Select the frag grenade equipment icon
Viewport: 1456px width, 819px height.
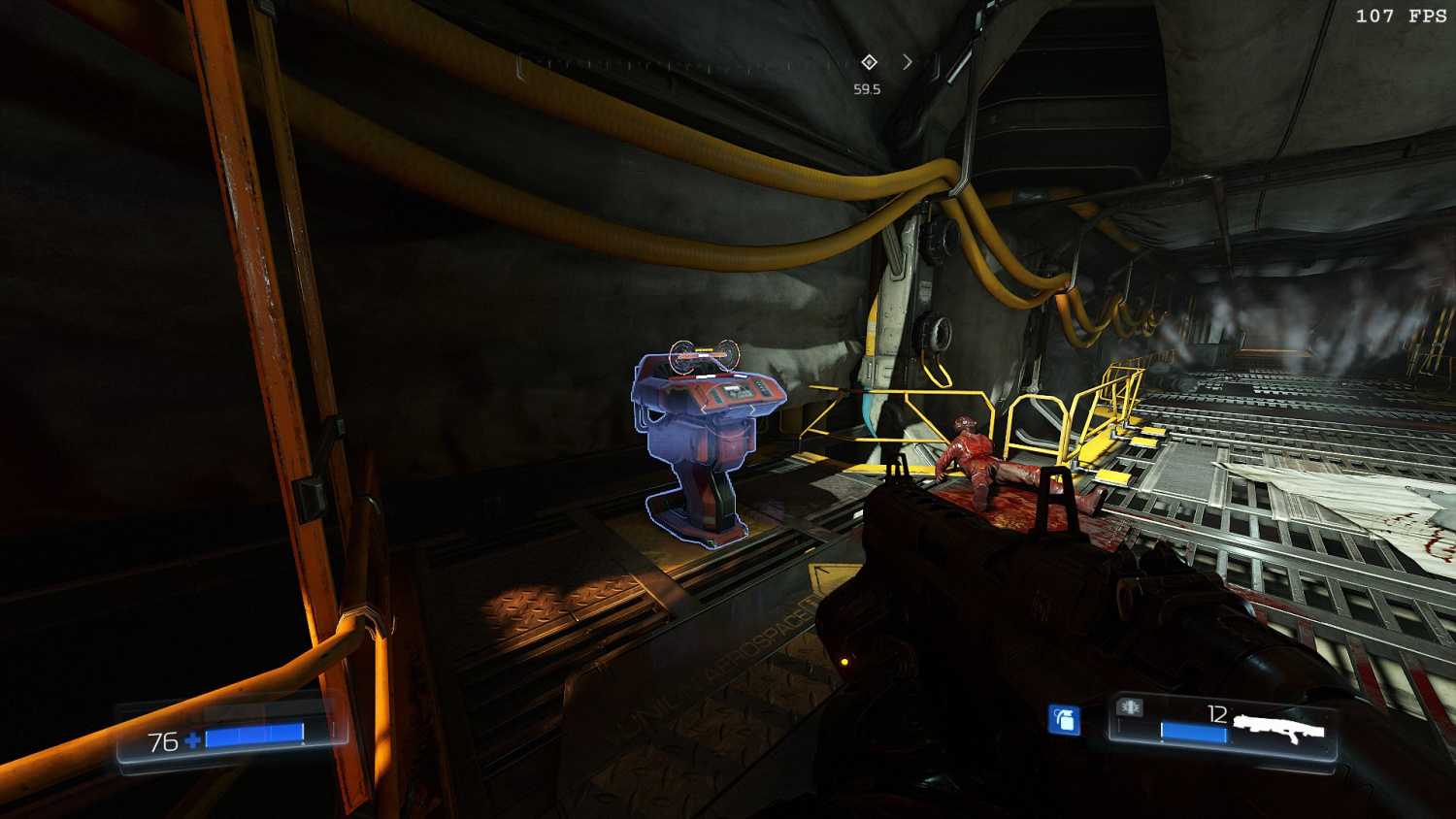coord(1065,720)
